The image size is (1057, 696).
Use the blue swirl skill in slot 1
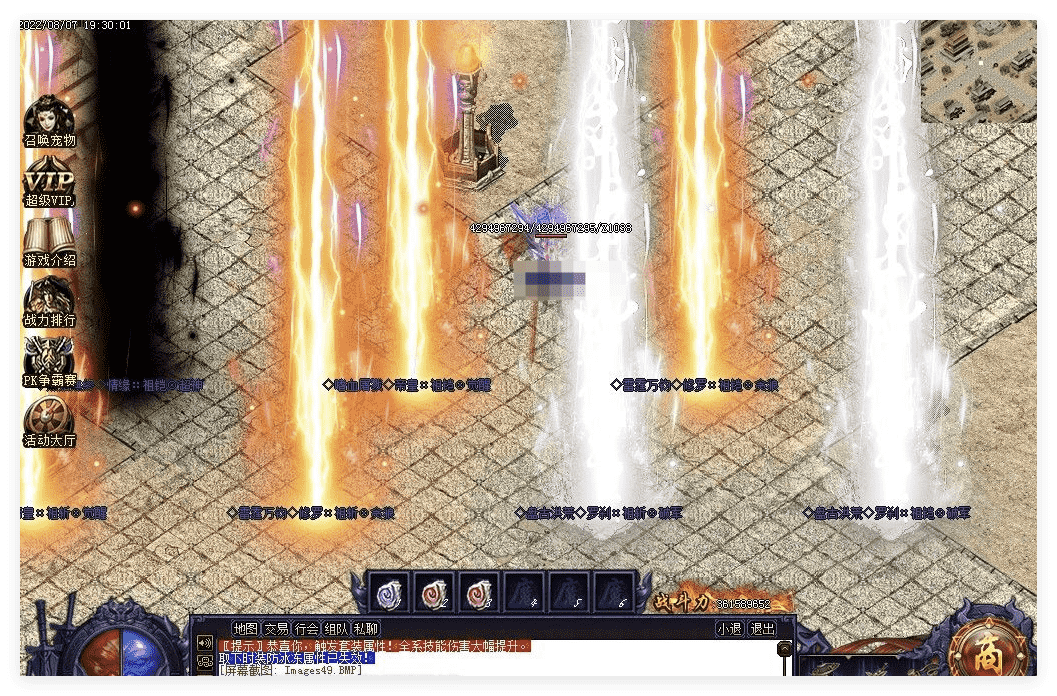[389, 592]
